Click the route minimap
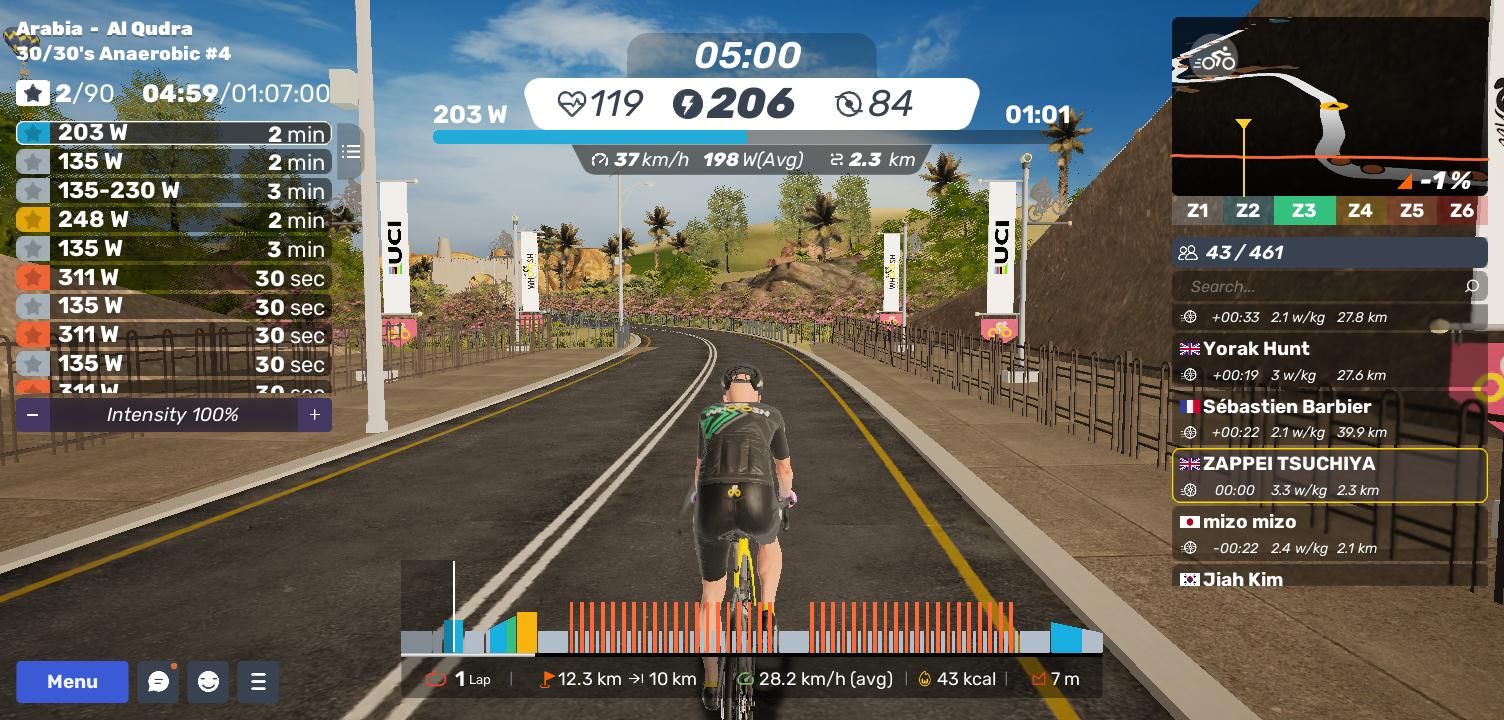The height and width of the screenshot is (720, 1504). pos(1329,106)
